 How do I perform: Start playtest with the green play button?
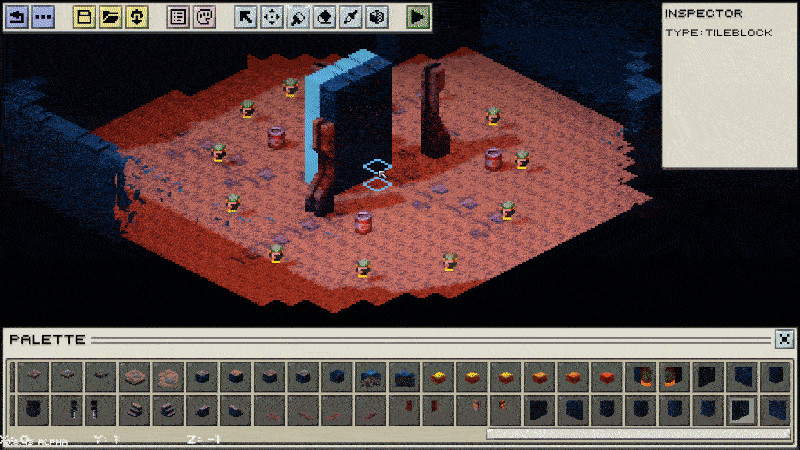point(419,17)
